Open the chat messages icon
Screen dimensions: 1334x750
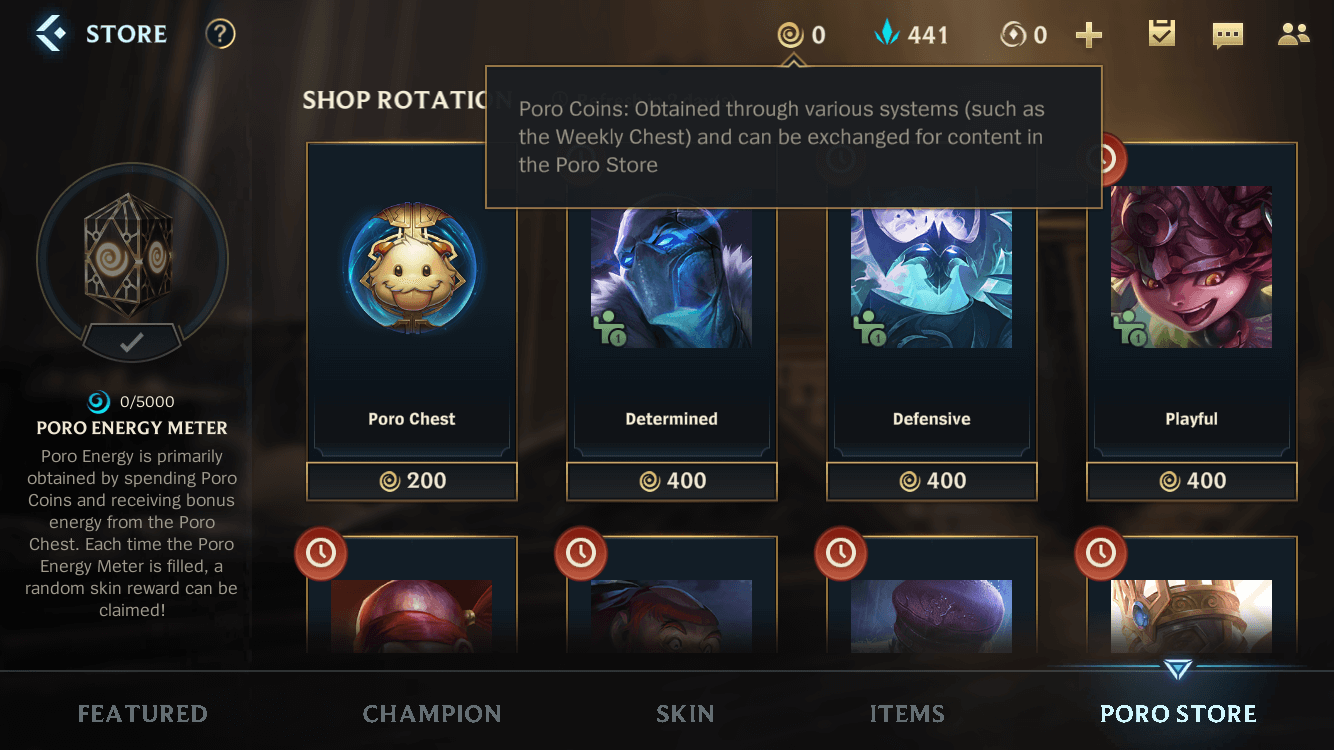point(1227,33)
